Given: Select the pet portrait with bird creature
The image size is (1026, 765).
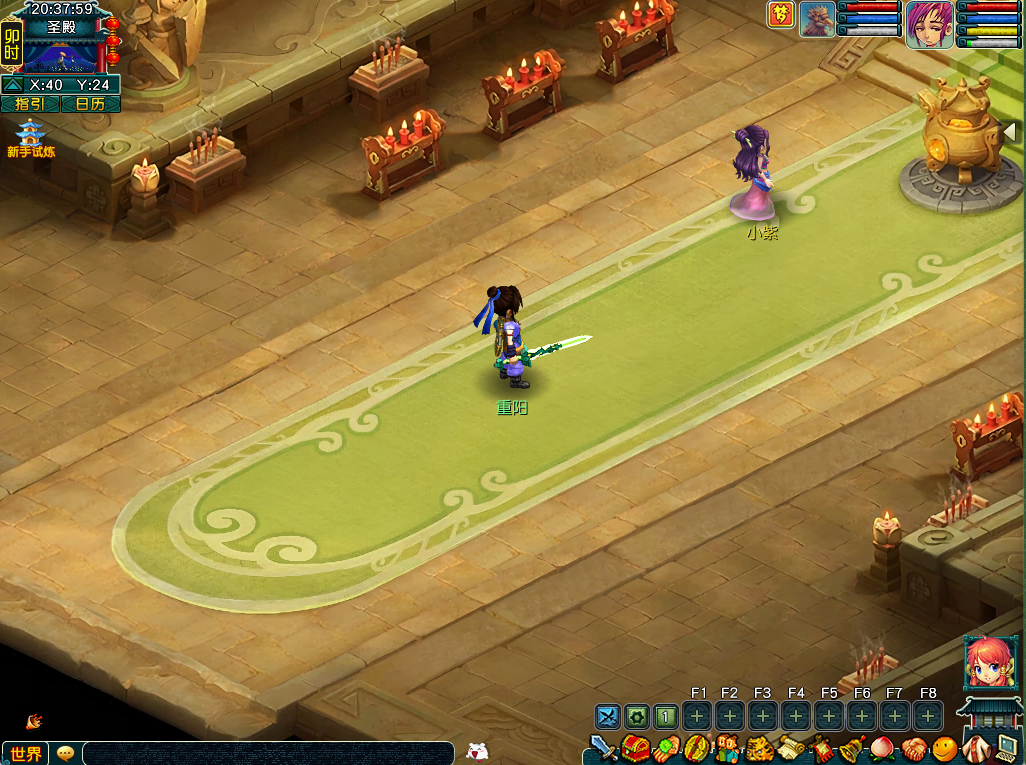Looking at the screenshot, I should 817,19.
